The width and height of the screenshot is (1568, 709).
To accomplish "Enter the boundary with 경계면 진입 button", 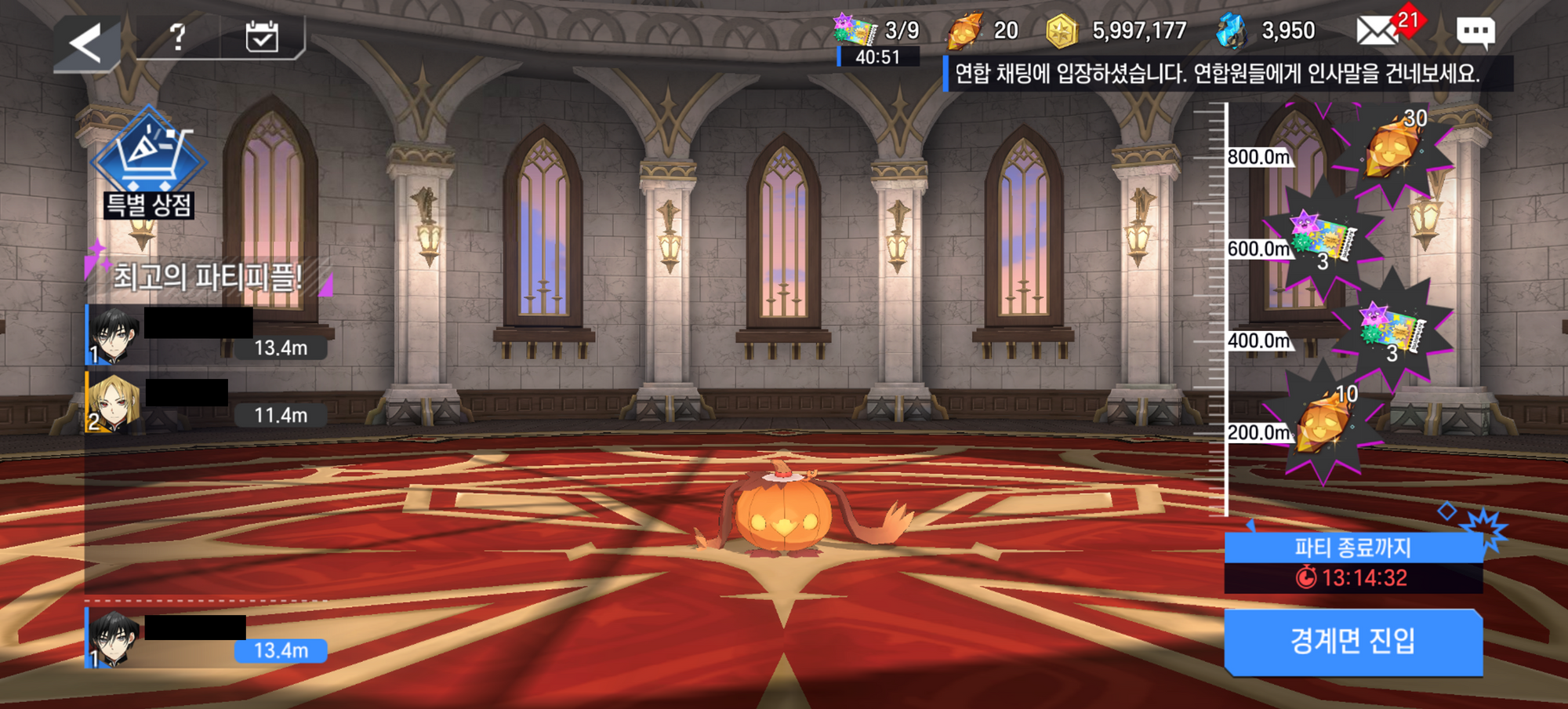I will (x=1353, y=642).
